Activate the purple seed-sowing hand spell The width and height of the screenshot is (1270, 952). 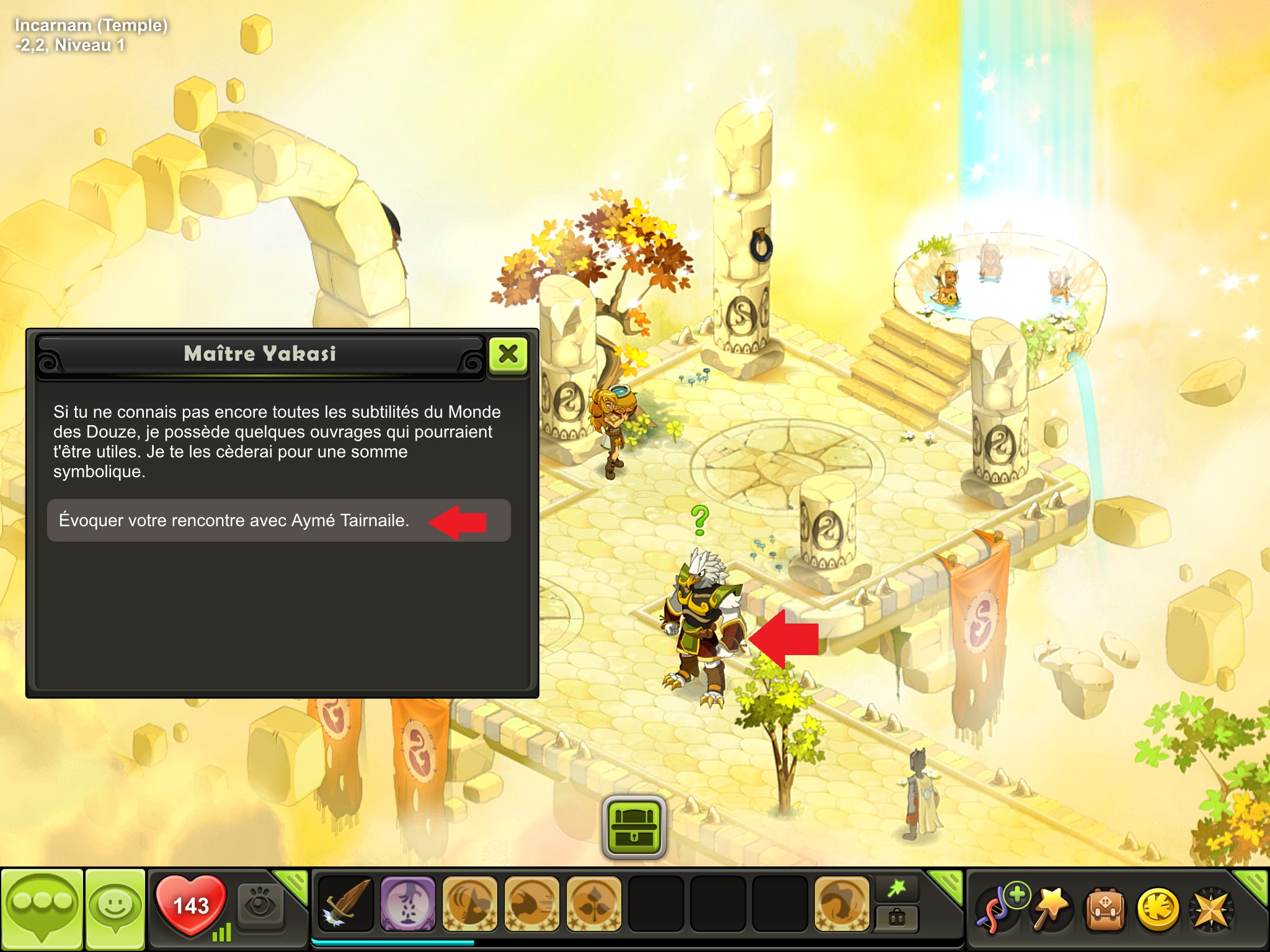407,904
